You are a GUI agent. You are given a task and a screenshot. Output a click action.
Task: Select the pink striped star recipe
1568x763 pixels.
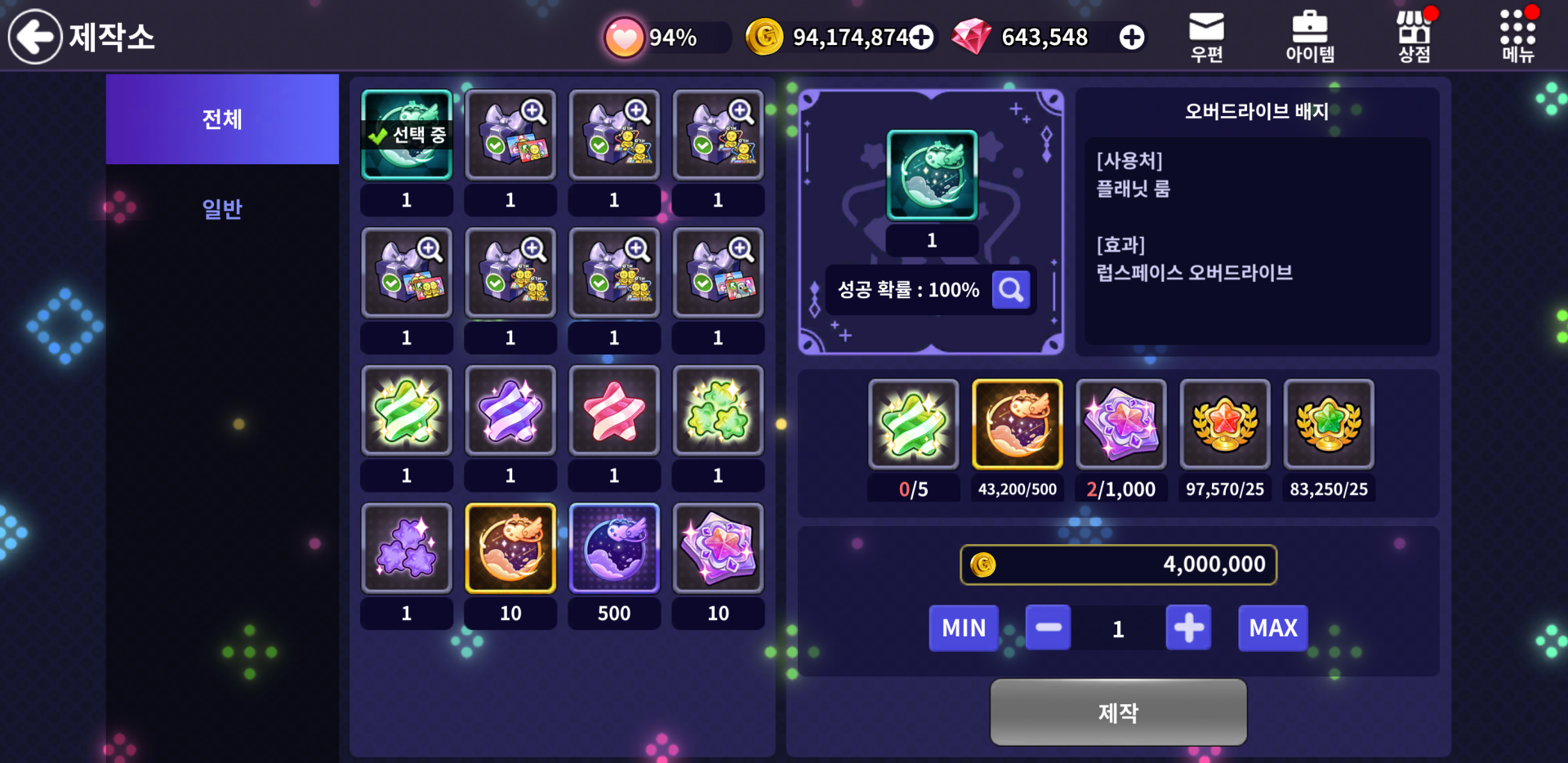click(614, 410)
